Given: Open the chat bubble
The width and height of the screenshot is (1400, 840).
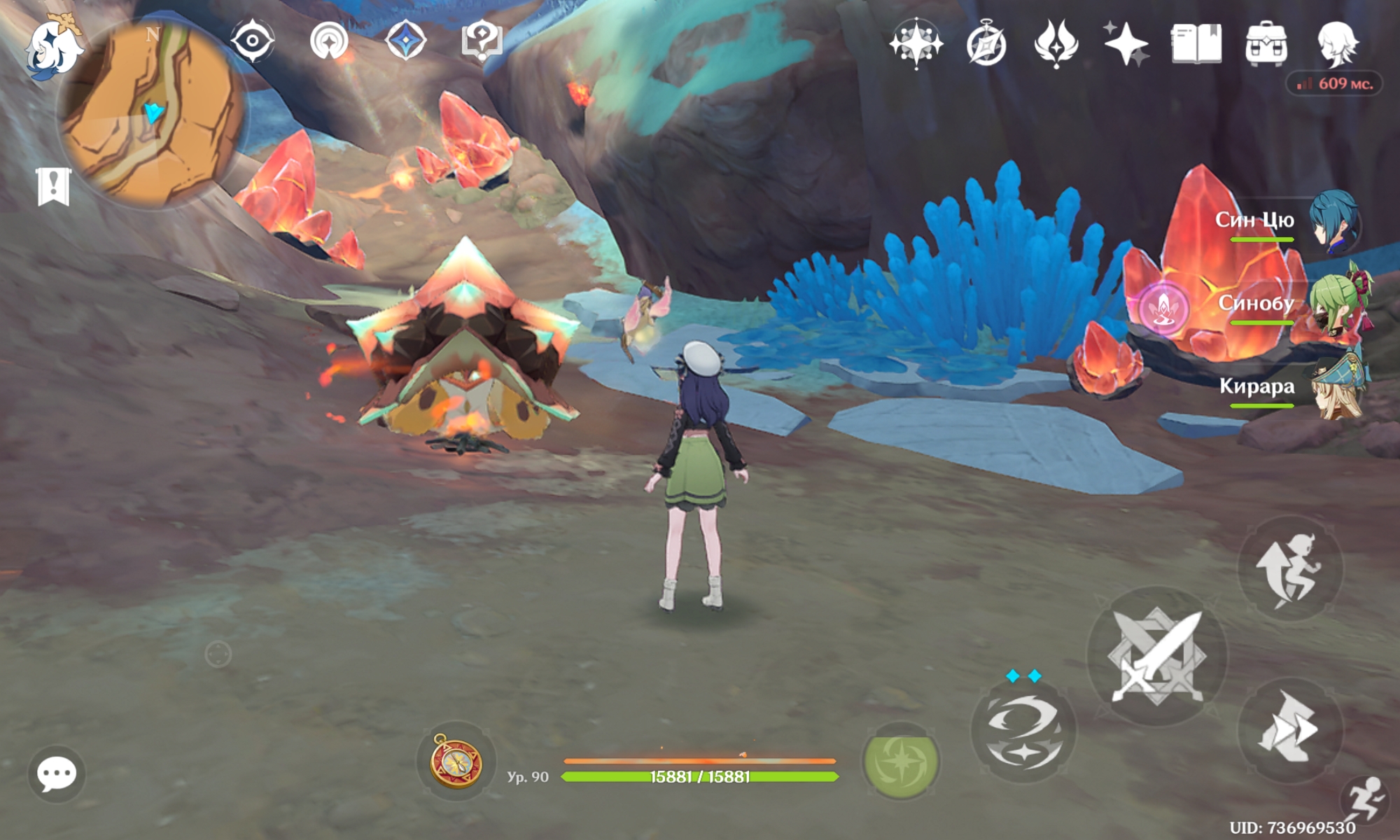Looking at the screenshot, I should pos(57,773).
